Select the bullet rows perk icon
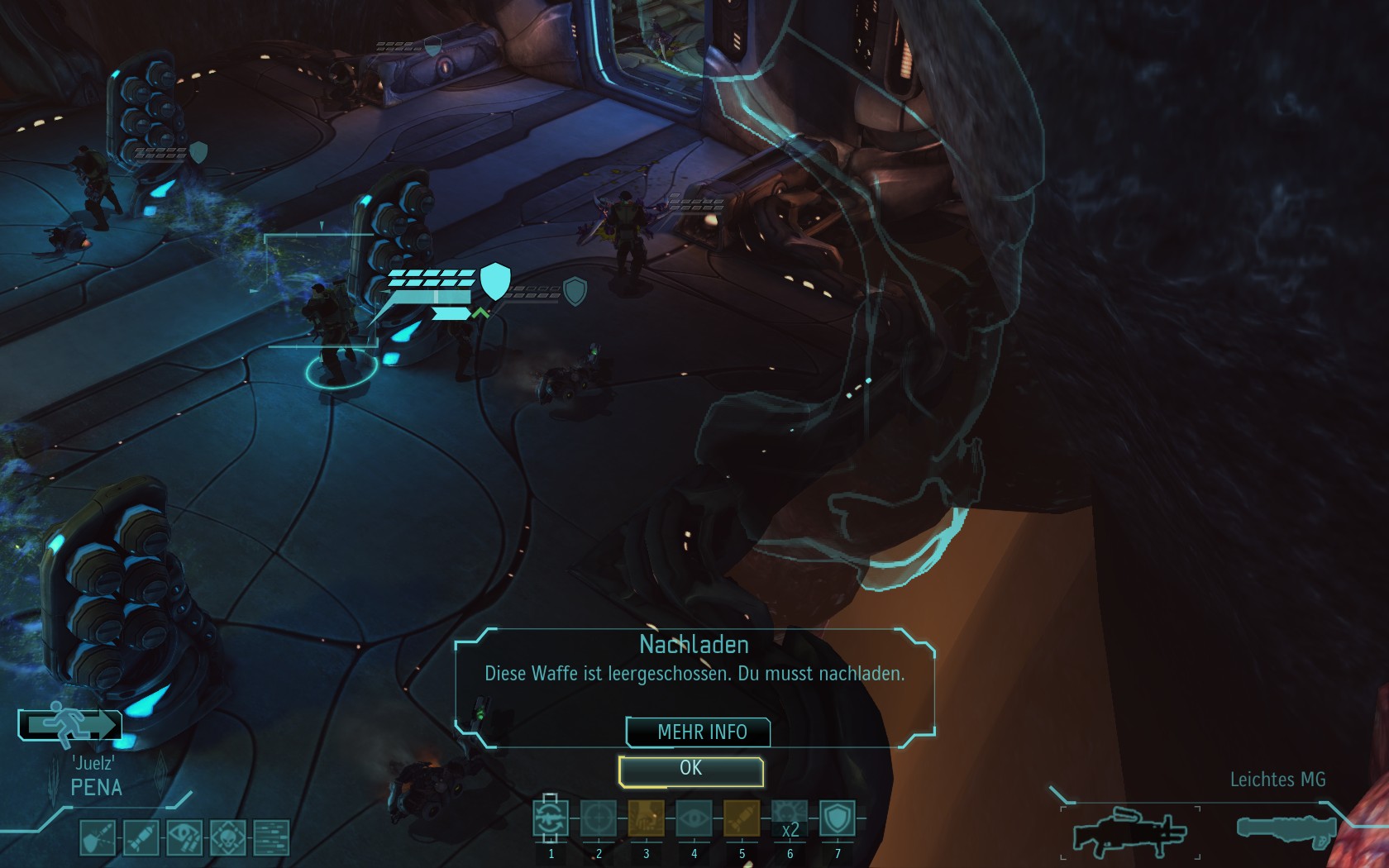 (270, 837)
